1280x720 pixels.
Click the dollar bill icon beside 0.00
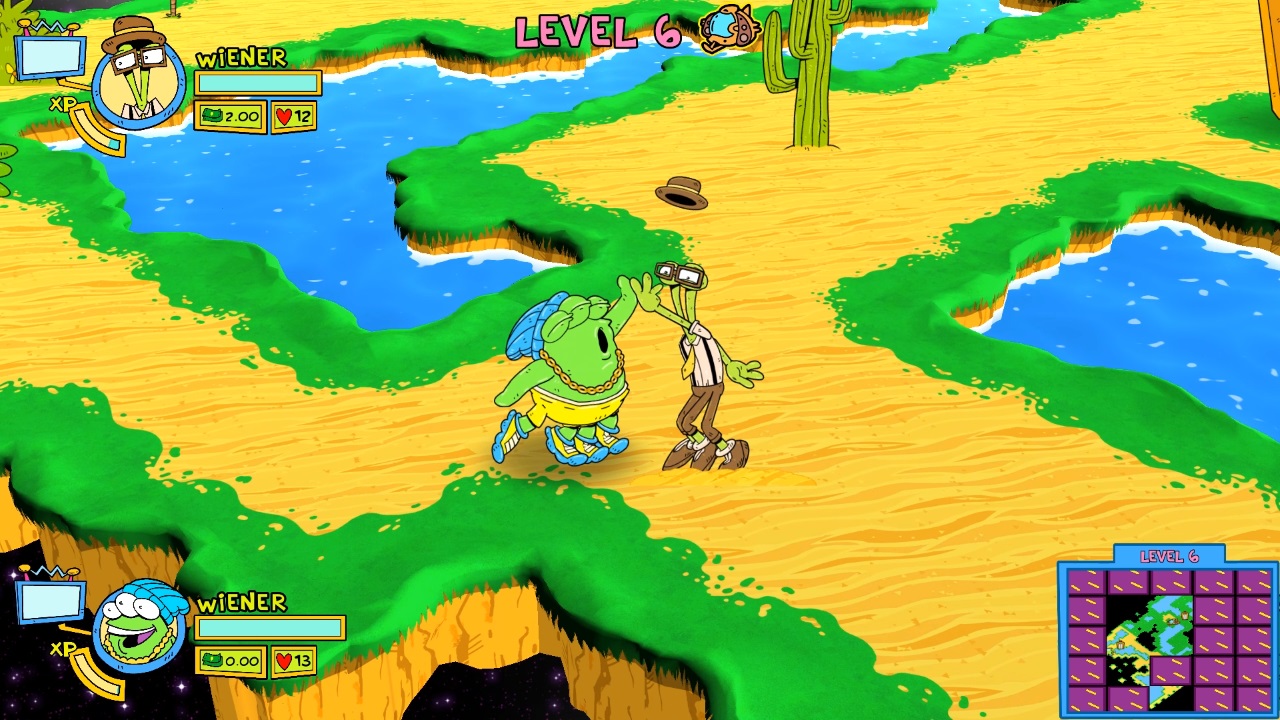[x=211, y=661]
